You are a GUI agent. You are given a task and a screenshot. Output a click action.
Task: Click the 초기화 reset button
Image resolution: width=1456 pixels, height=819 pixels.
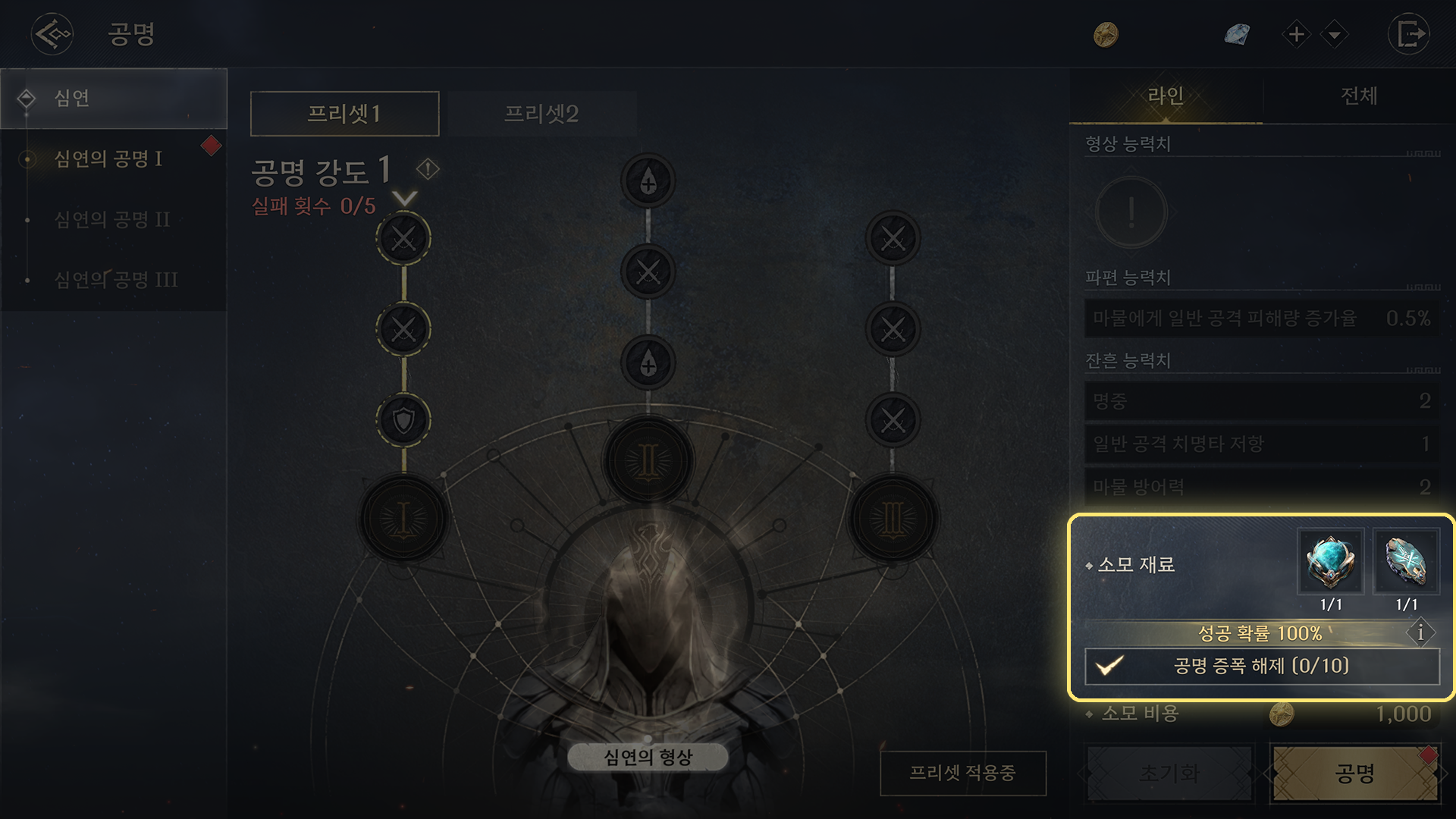(x=1169, y=773)
